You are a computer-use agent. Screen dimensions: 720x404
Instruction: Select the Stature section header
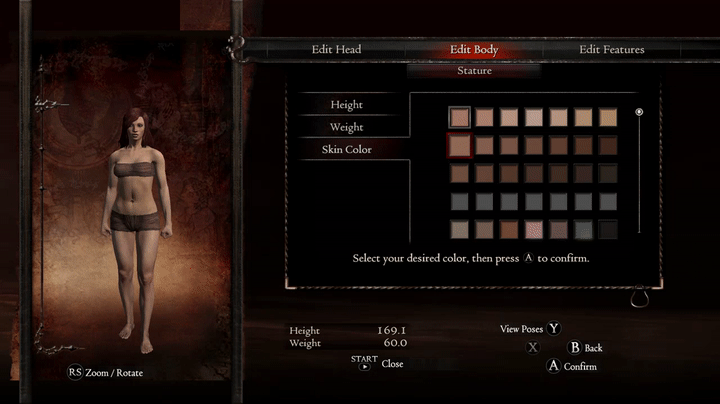click(x=474, y=71)
